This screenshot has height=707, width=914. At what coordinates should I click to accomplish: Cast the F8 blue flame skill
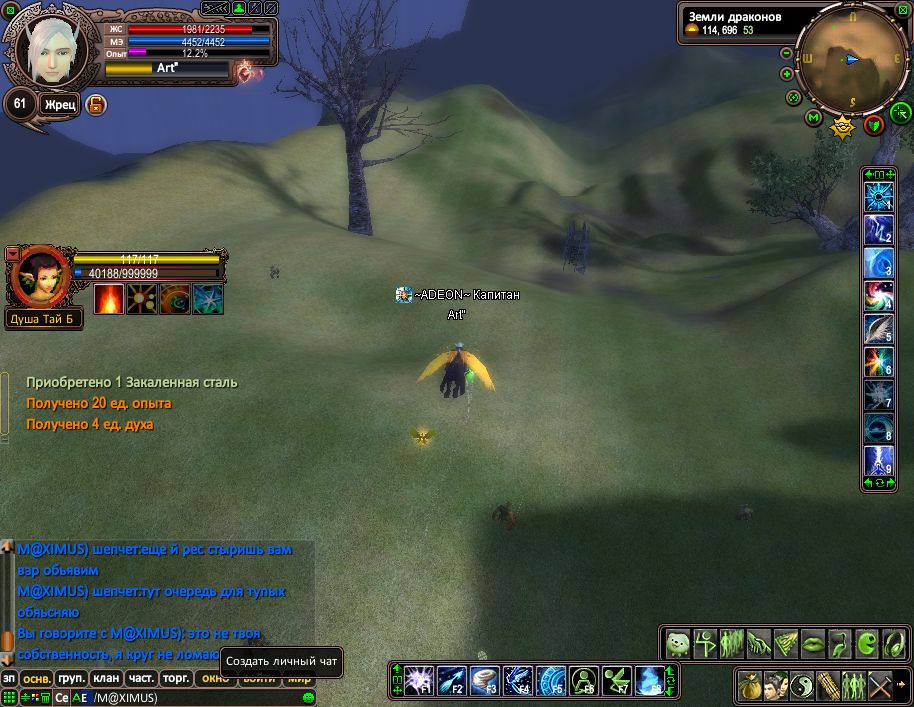tap(652, 680)
